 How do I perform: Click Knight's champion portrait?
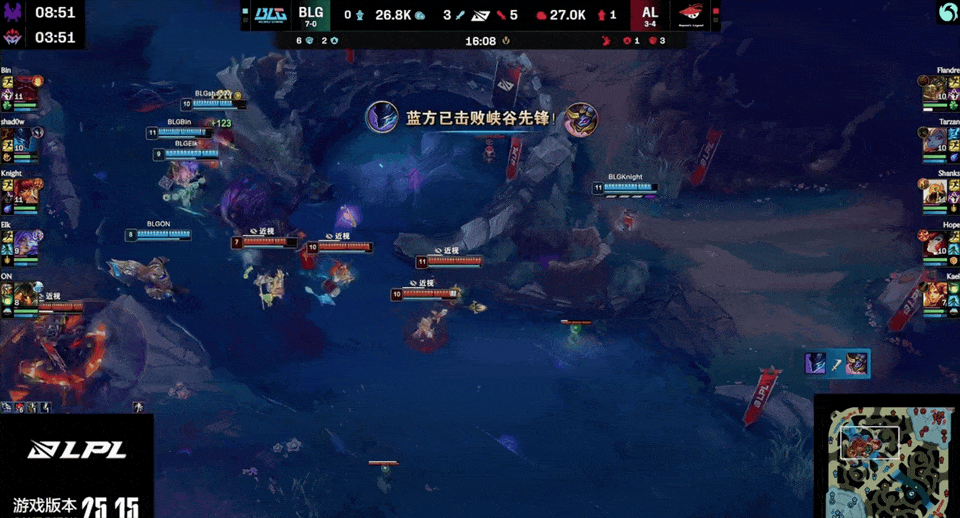25,191
